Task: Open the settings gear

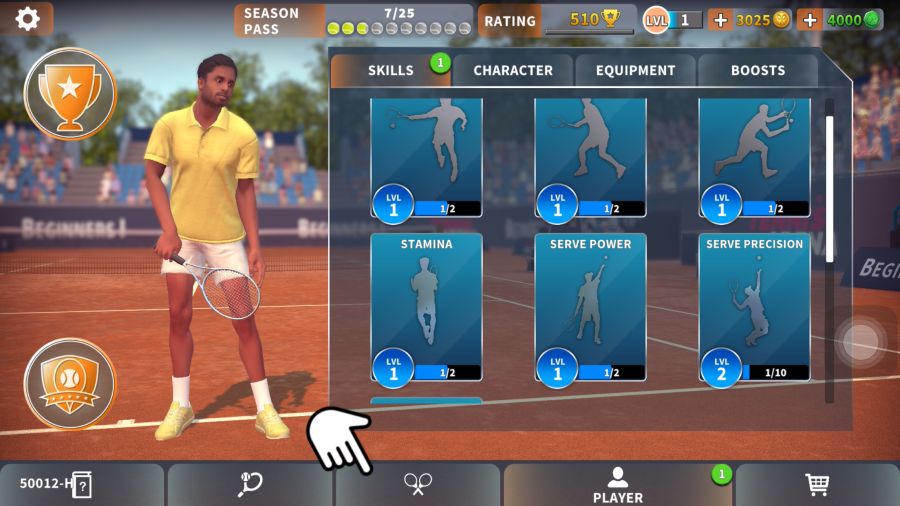Action: click(x=27, y=18)
